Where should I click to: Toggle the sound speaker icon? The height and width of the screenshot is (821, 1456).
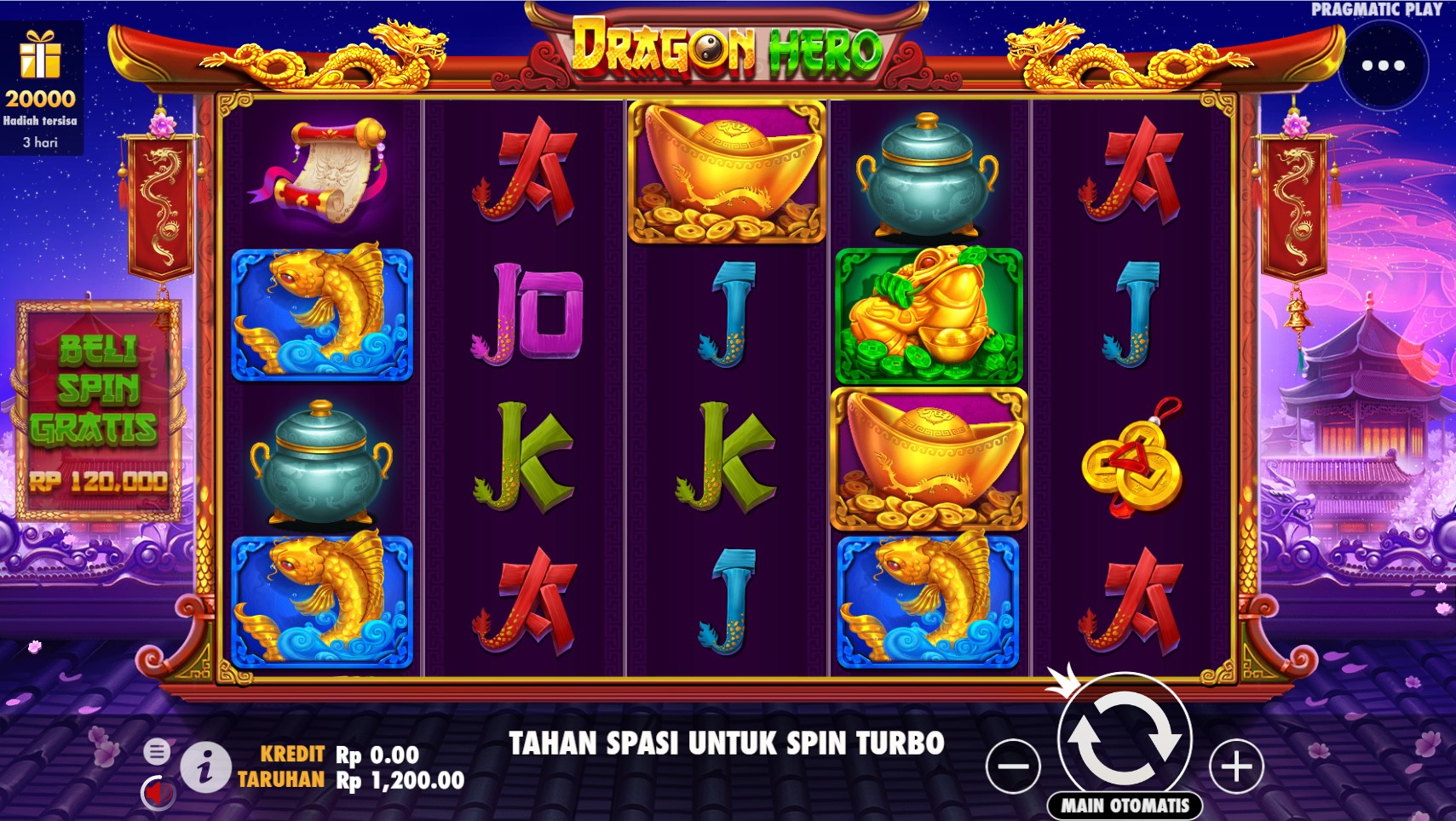[x=157, y=793]
